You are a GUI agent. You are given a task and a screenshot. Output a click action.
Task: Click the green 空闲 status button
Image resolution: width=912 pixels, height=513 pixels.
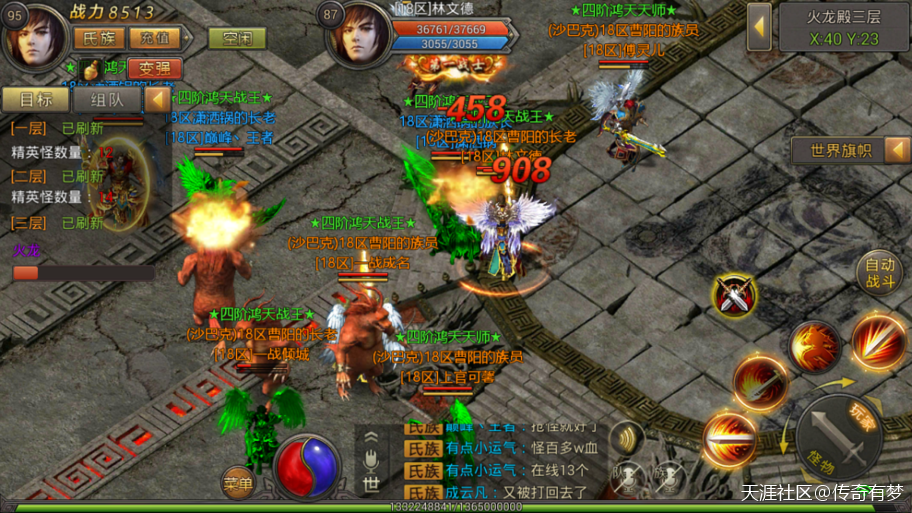coord(237,38)
